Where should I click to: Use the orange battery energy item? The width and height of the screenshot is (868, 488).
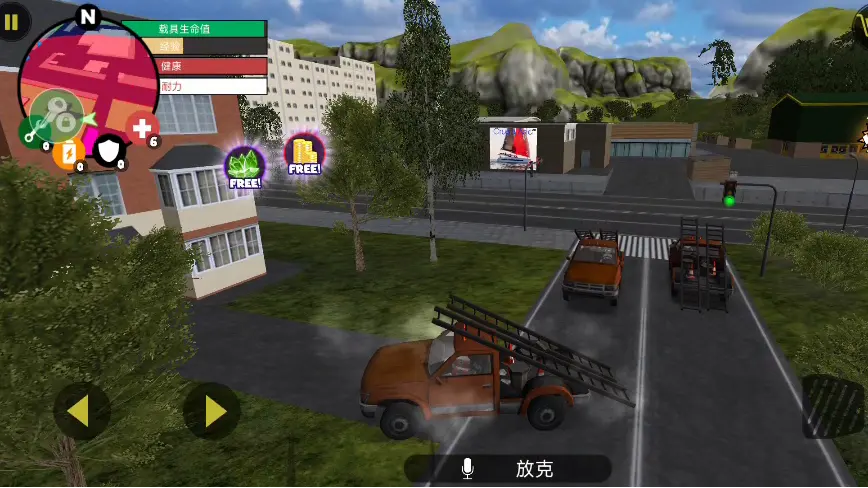click(x=68, y=153)
